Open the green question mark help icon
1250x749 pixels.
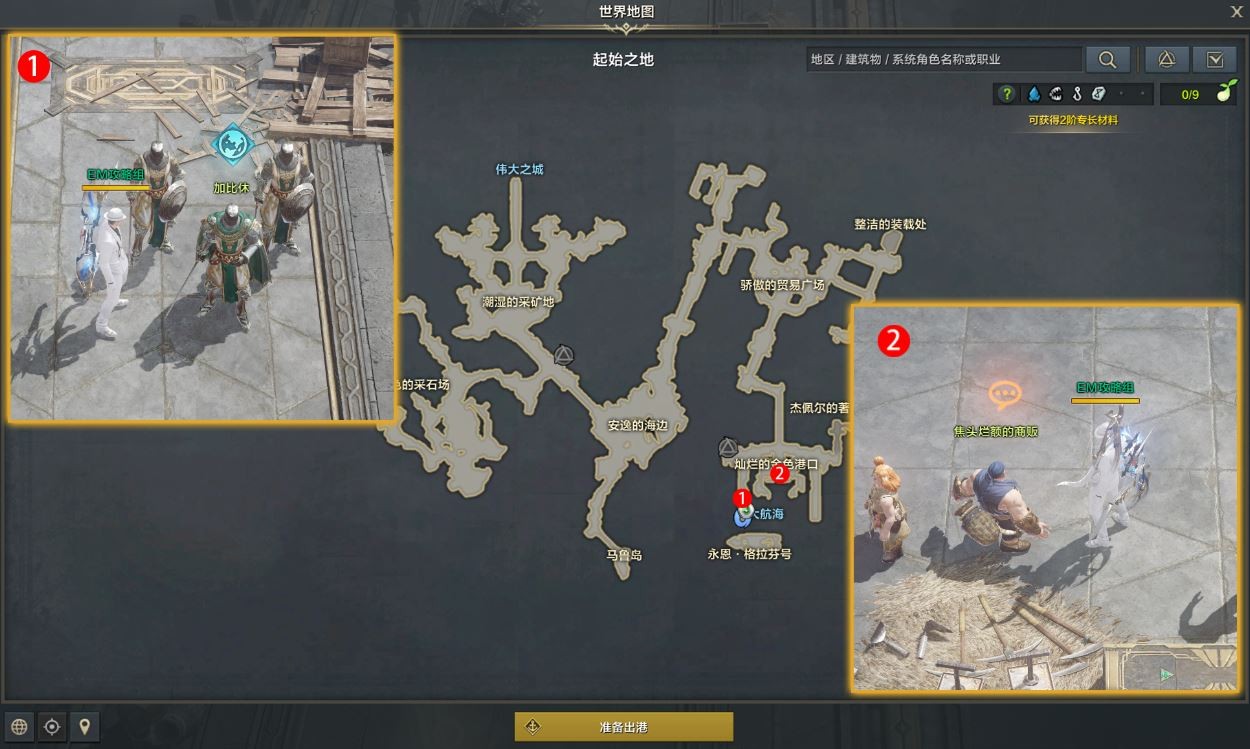[x=1007, y=94]
